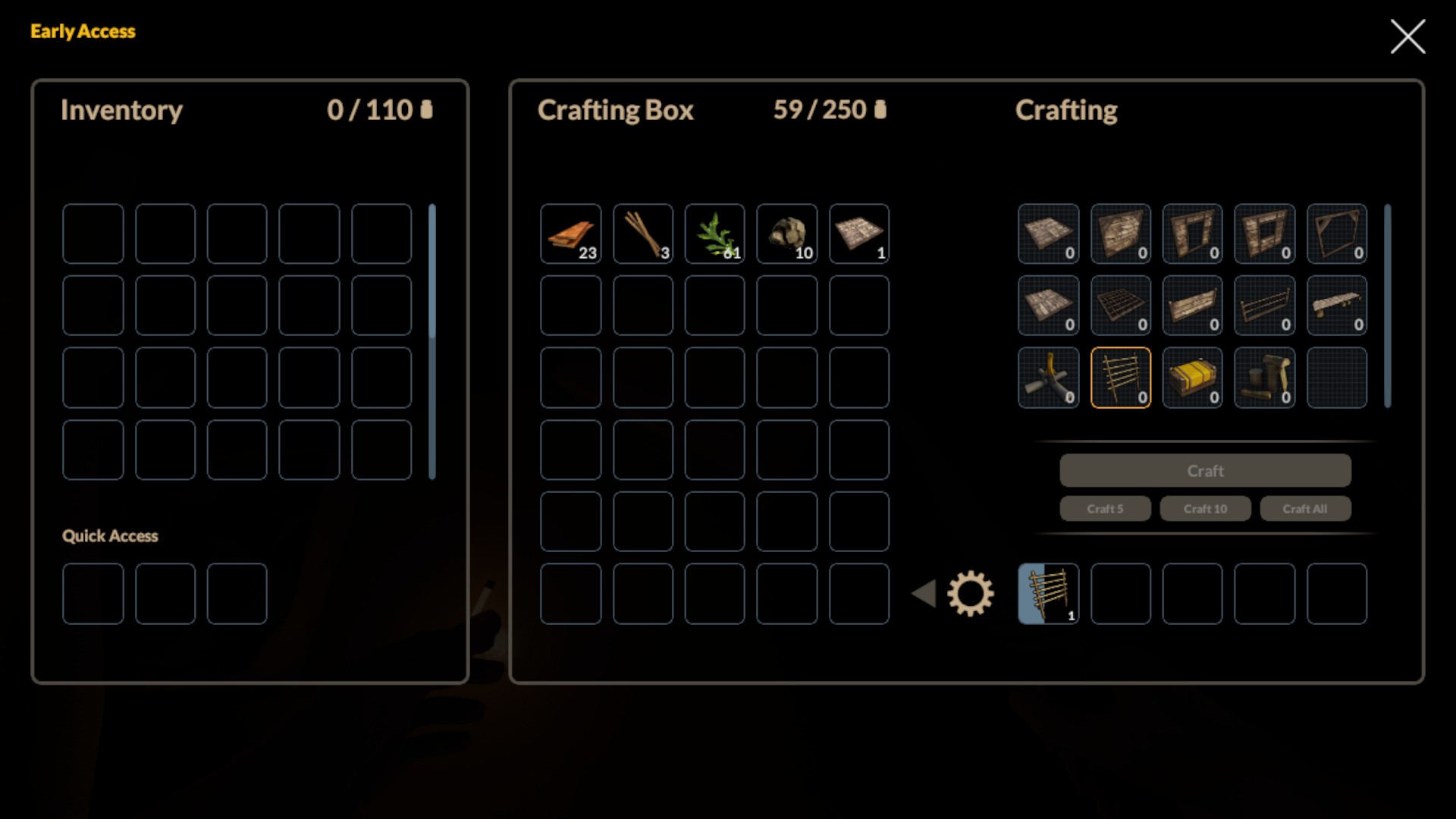The image size is (1456, 819).
Task: Choose the Craft 5 button
Action: 1105,509
